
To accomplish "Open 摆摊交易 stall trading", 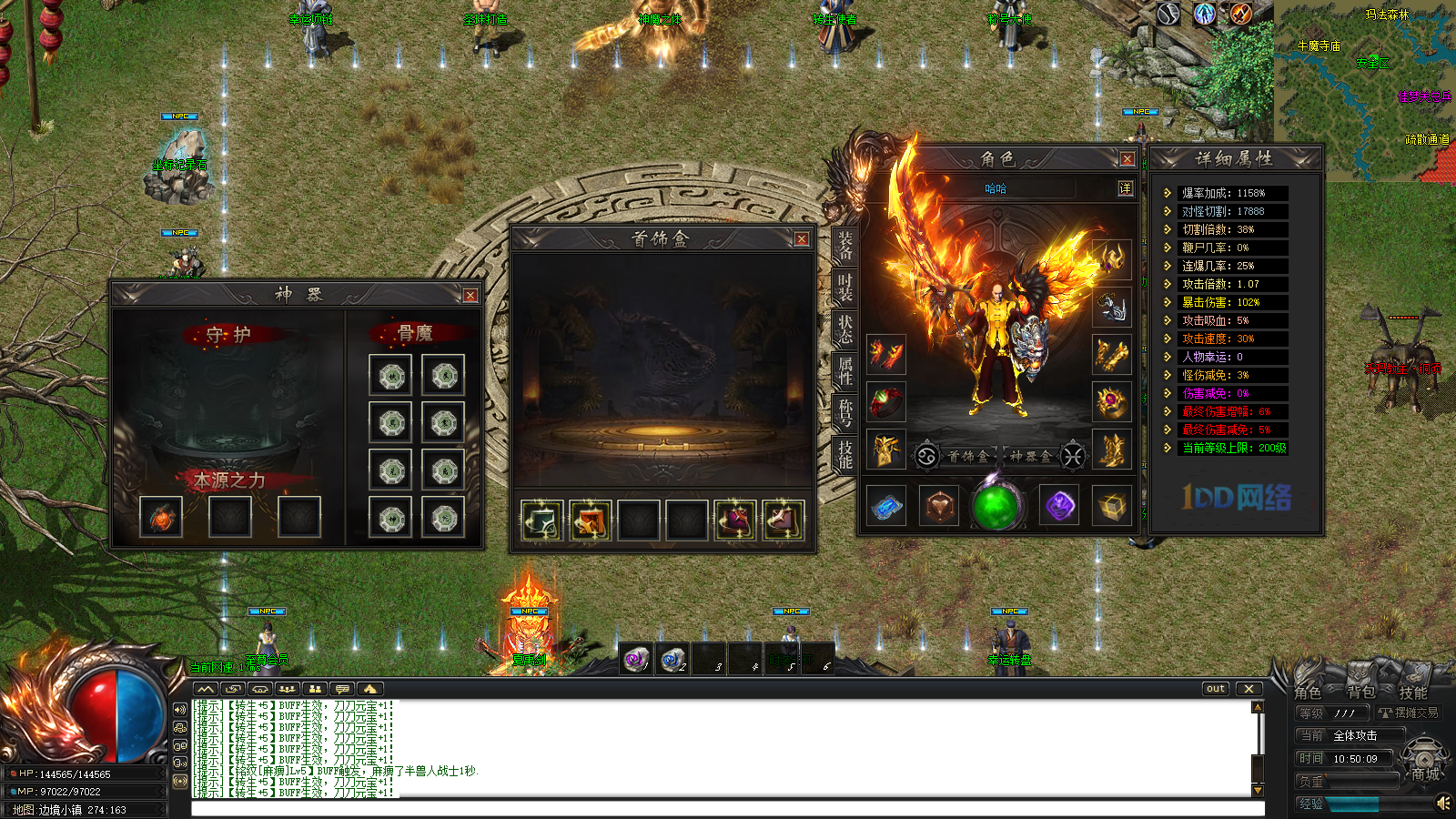I will pos(1410,713).
